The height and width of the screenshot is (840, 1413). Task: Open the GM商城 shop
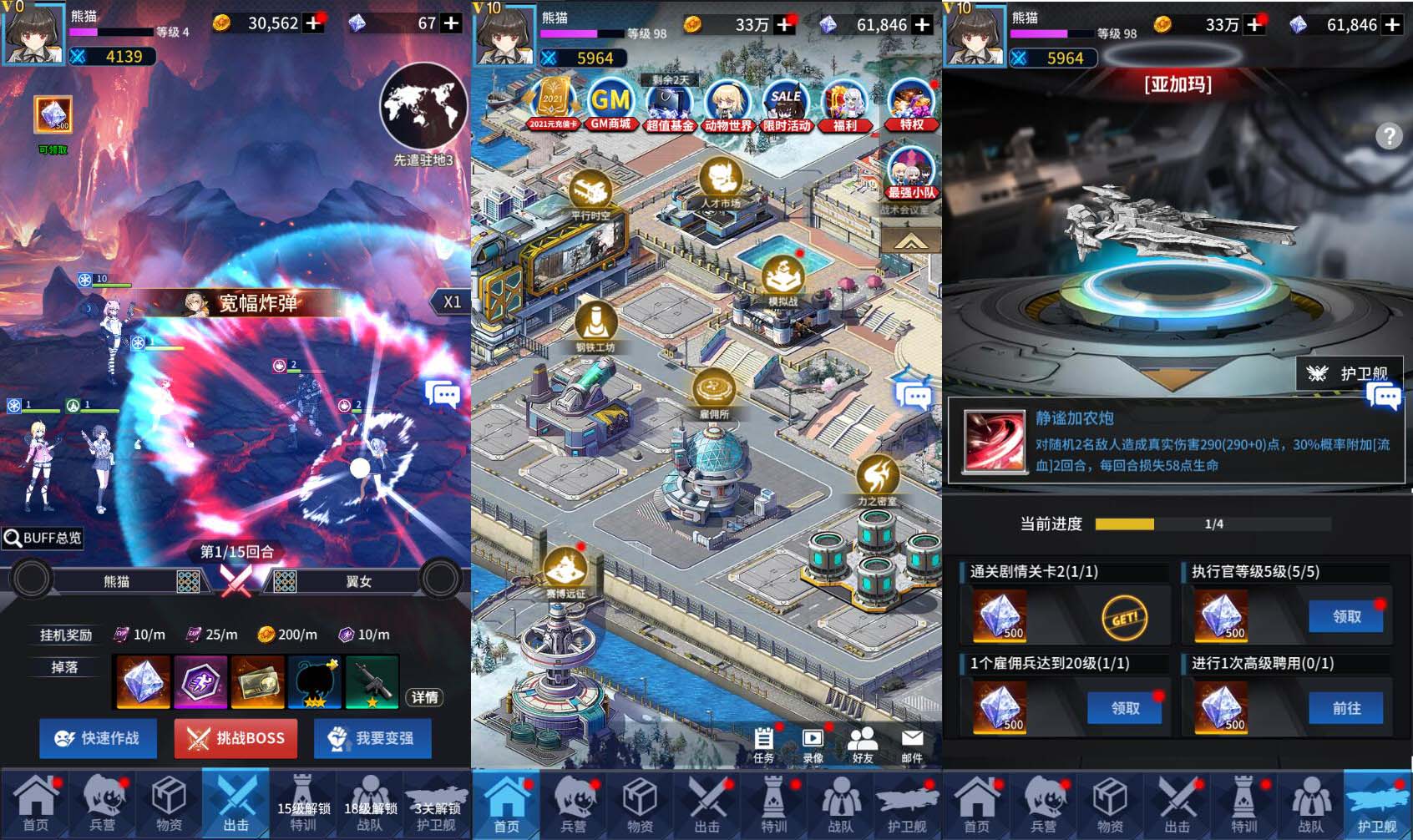[x=610, y=106]
